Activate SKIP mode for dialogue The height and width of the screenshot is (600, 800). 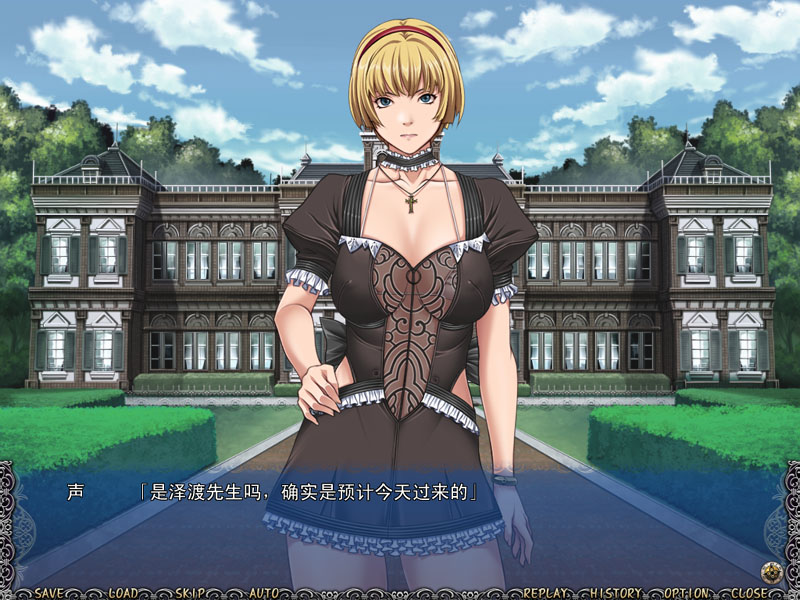[x=190, y=592]
